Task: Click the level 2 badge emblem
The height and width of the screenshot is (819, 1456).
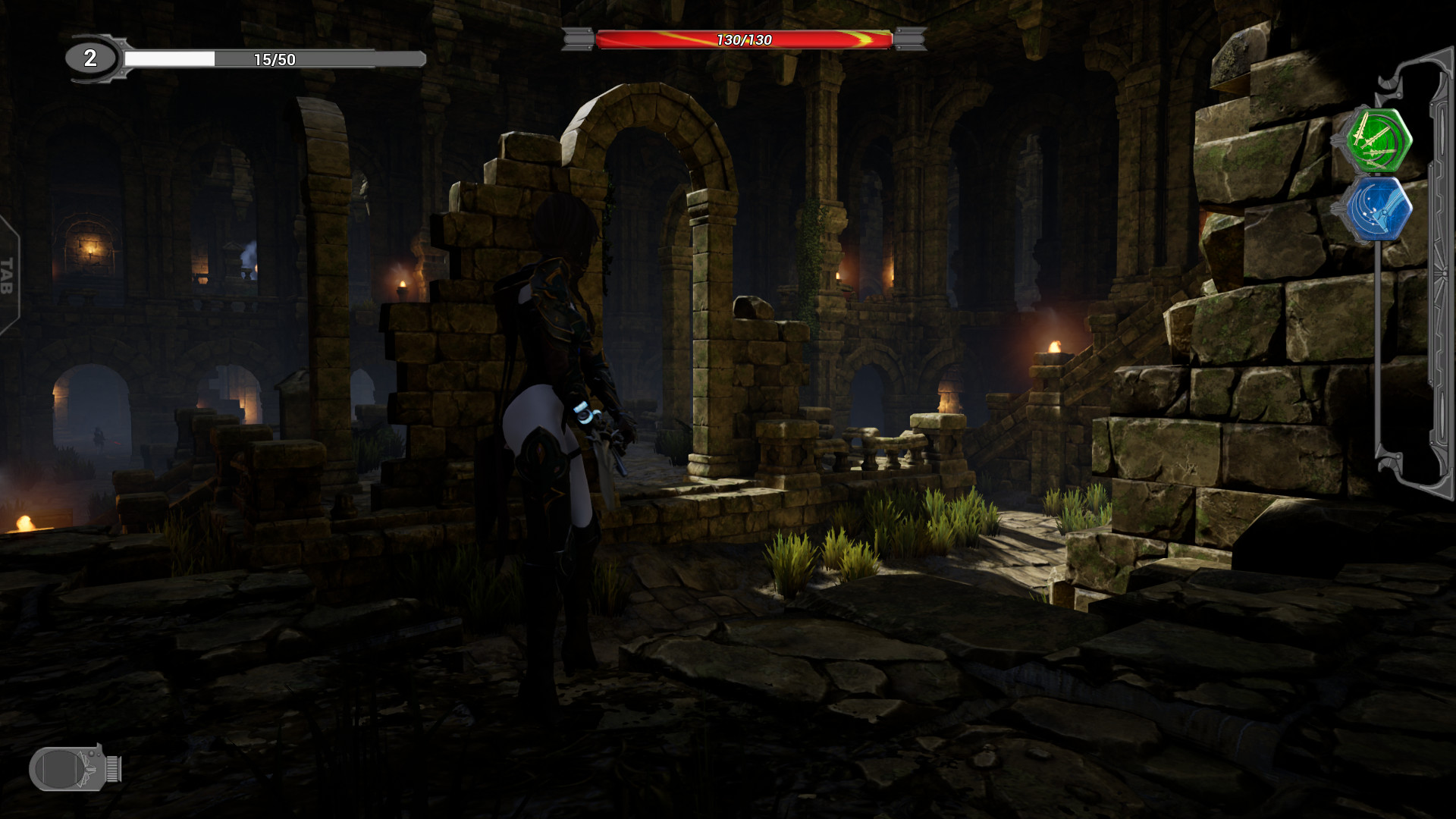Action: (x=89, y=56)
